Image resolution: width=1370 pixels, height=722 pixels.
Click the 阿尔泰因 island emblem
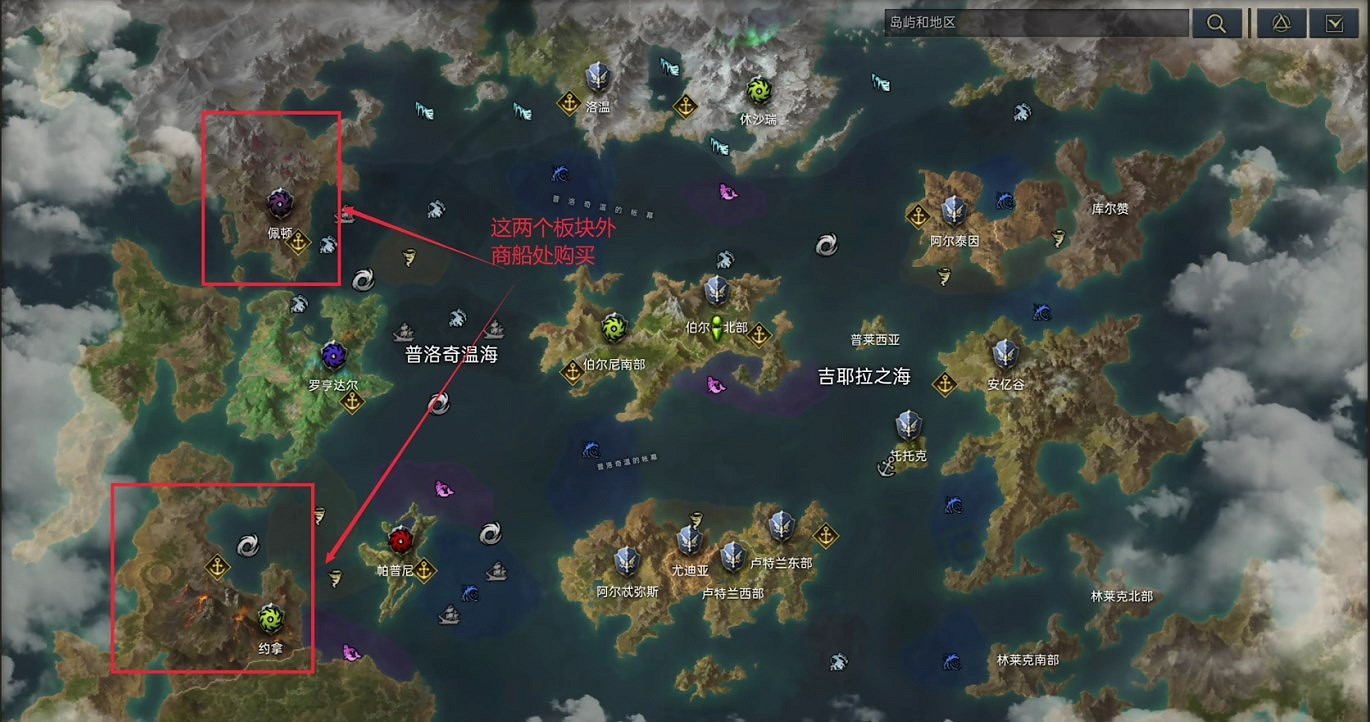[952, 211]
